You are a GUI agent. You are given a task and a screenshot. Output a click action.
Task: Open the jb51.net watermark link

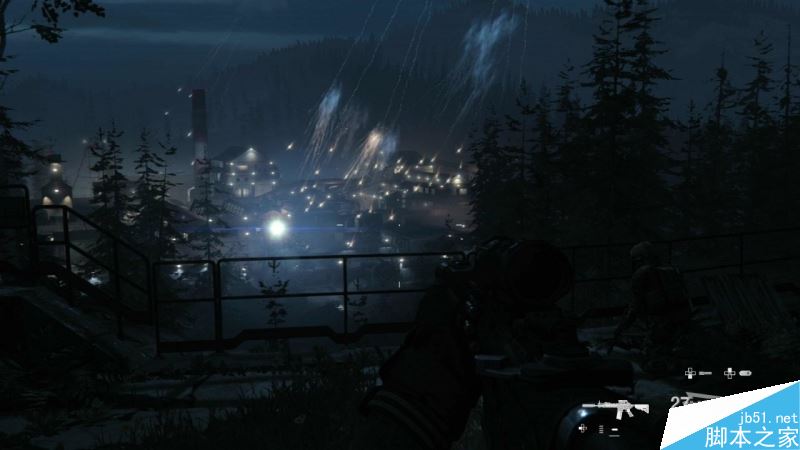(x=766, y=416)
